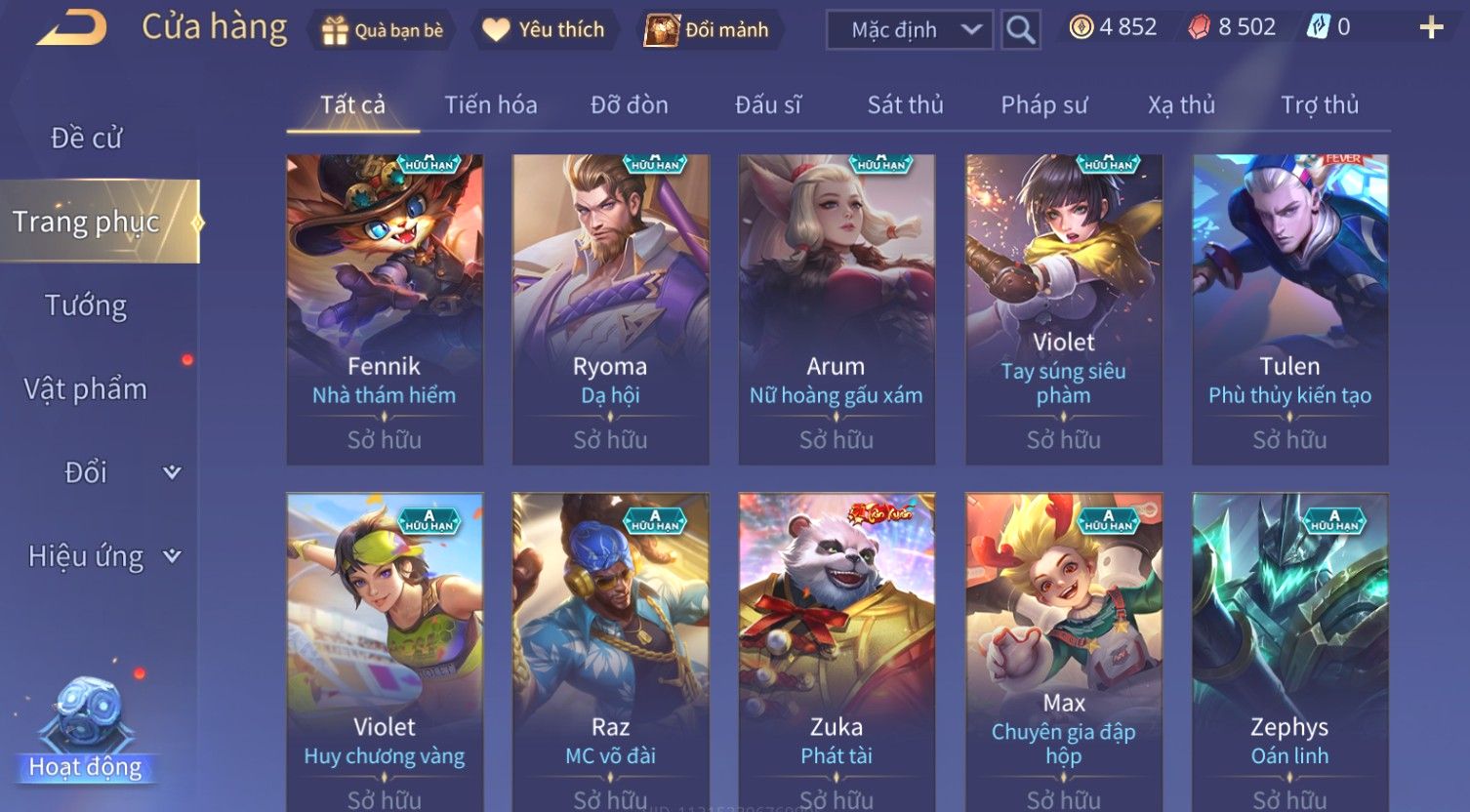The width and height of the screenshot is (1470, 812).
Task: Open the Trợ thủ tab
Action: (1320, 105)
